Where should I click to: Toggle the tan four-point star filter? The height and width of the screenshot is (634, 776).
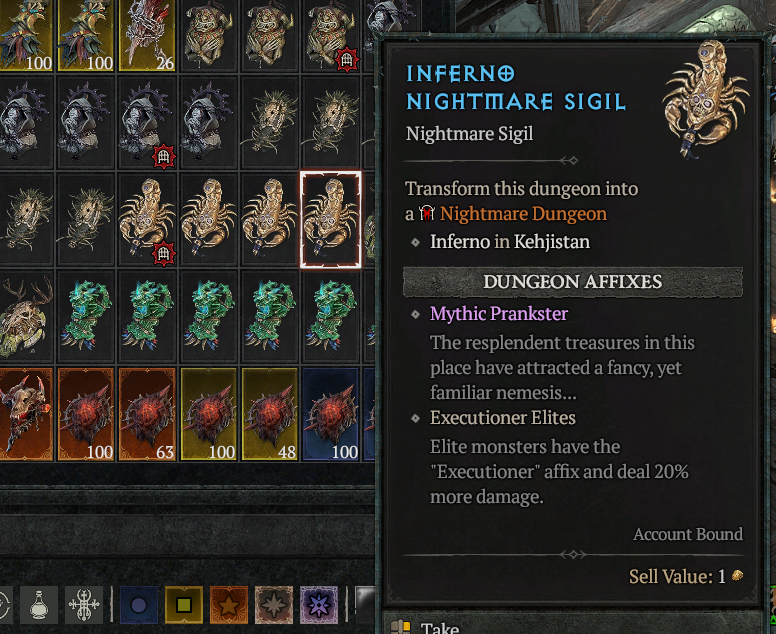(x=273, y=605)
